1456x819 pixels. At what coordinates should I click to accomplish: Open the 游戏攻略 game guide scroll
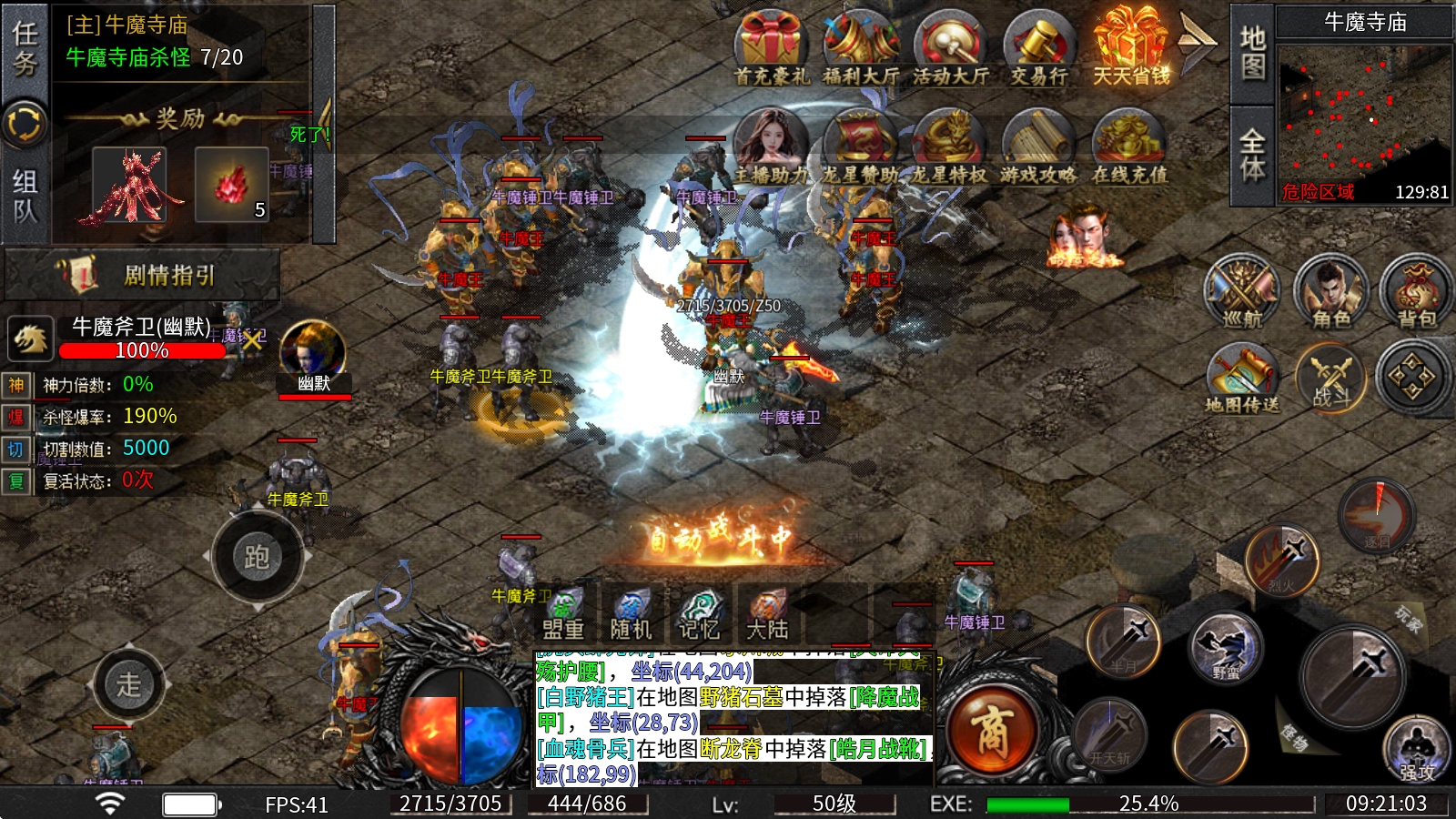click(x=1038, y=147)
